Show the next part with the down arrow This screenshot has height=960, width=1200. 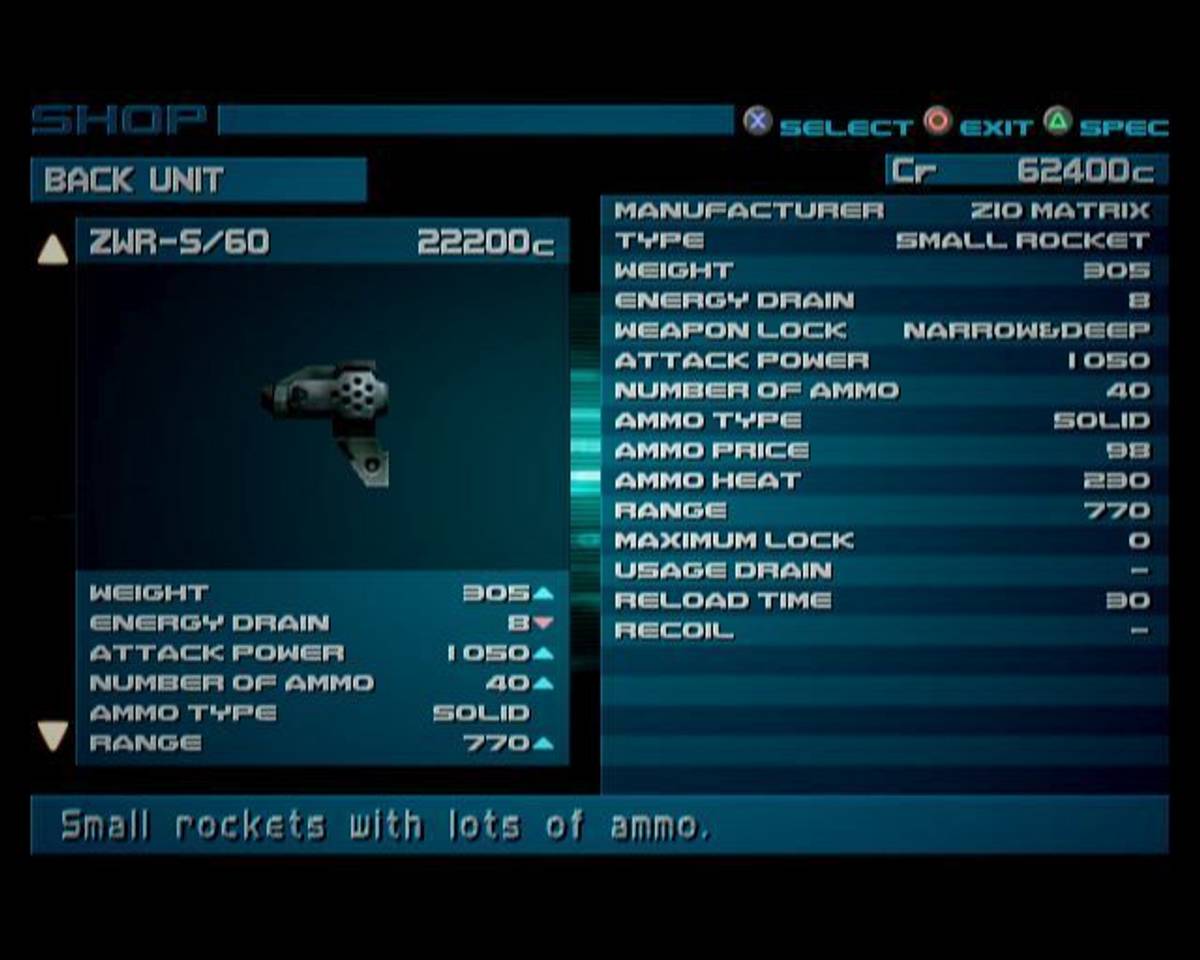point(52,737)
